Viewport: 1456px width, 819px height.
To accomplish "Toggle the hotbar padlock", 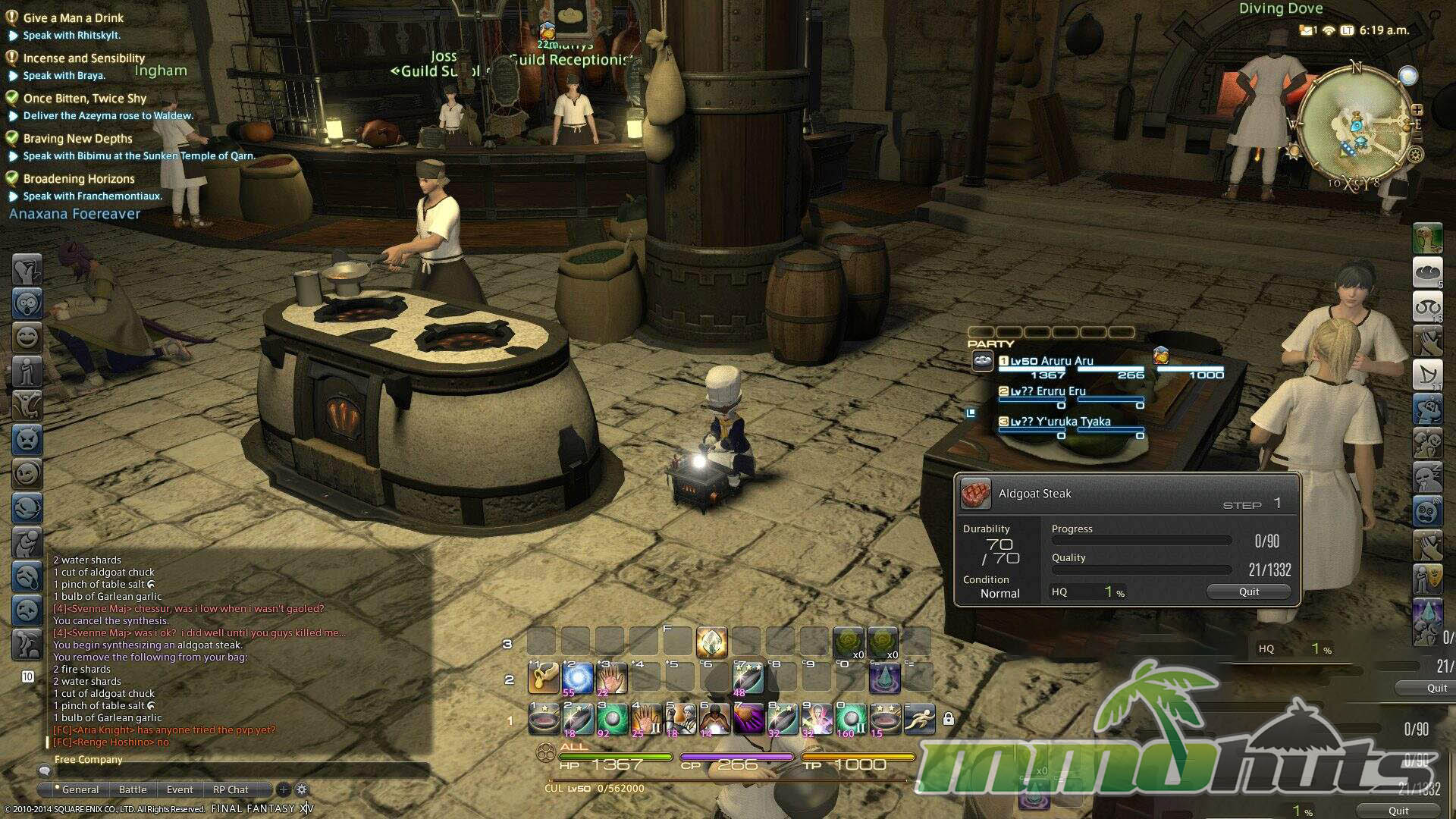I will (948, 718).
